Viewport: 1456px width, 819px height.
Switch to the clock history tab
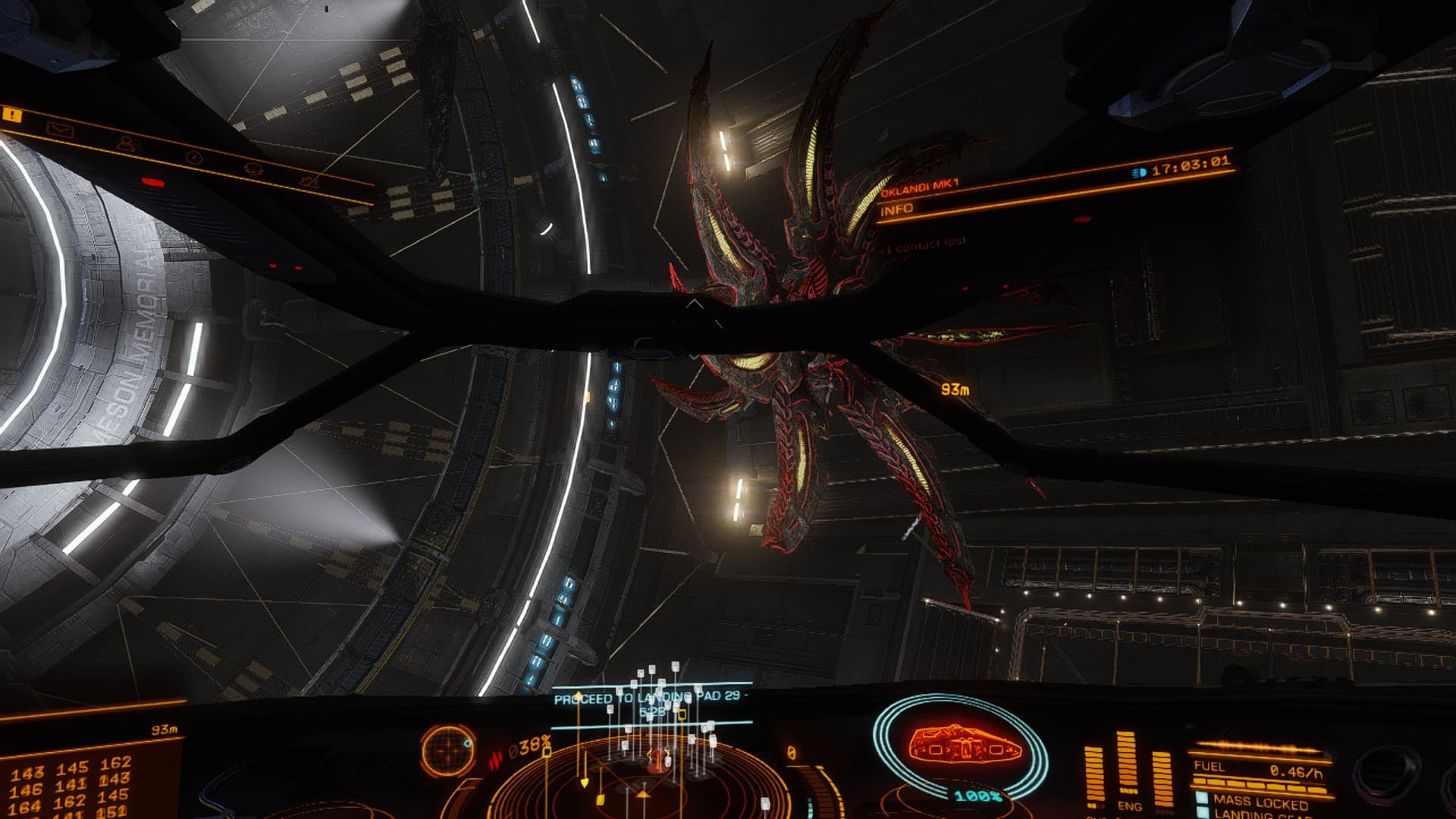(193, 157)
